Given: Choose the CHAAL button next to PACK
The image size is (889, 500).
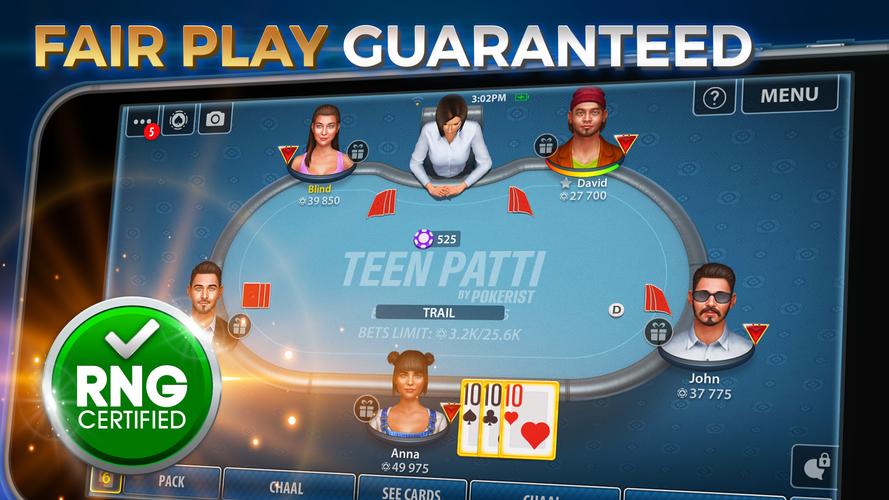Looking at the screenshot, I should (x=286, y=487).
